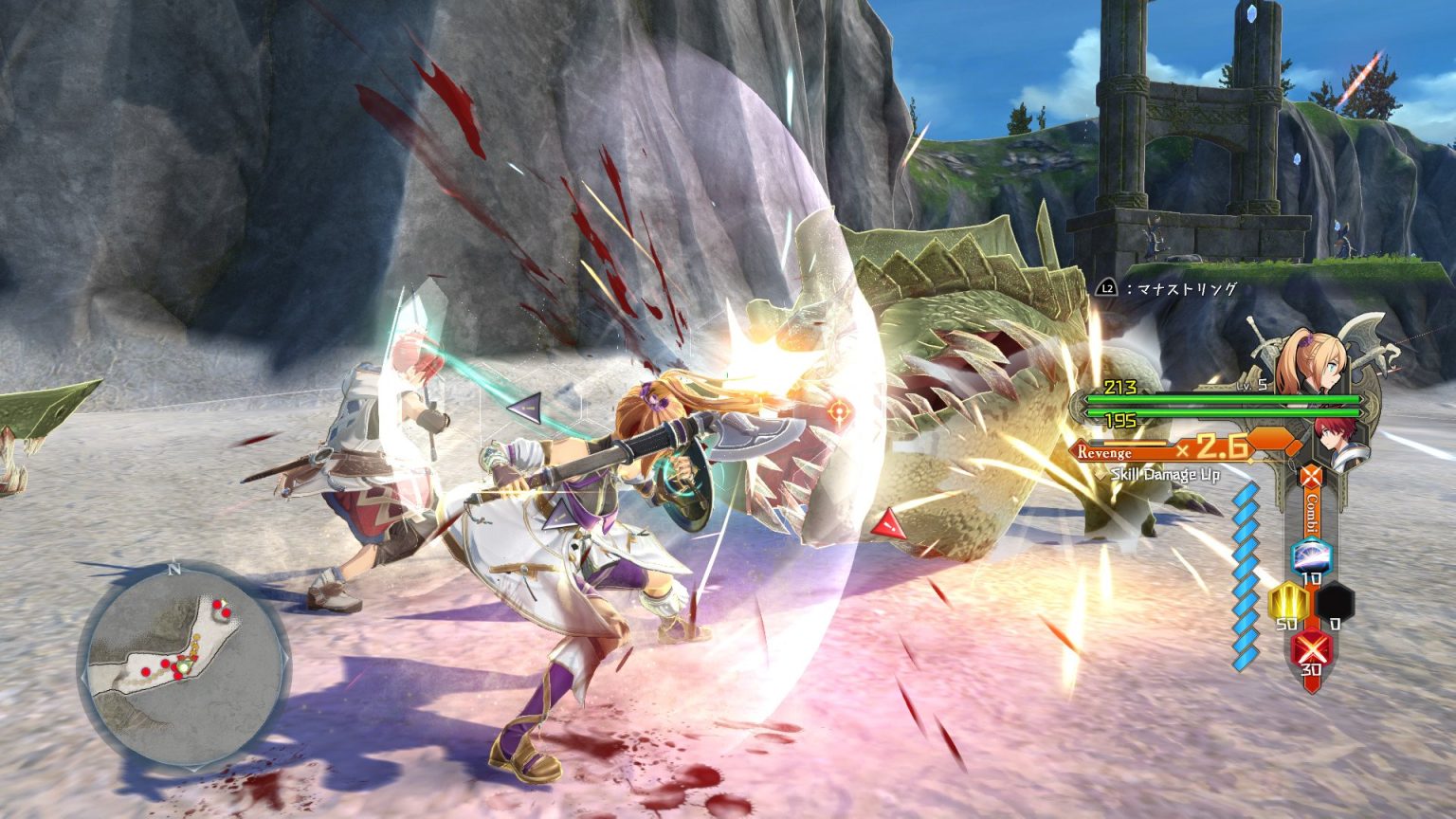
Task: Click the L2 button prompt icon
Action: tap(1107, 288)
